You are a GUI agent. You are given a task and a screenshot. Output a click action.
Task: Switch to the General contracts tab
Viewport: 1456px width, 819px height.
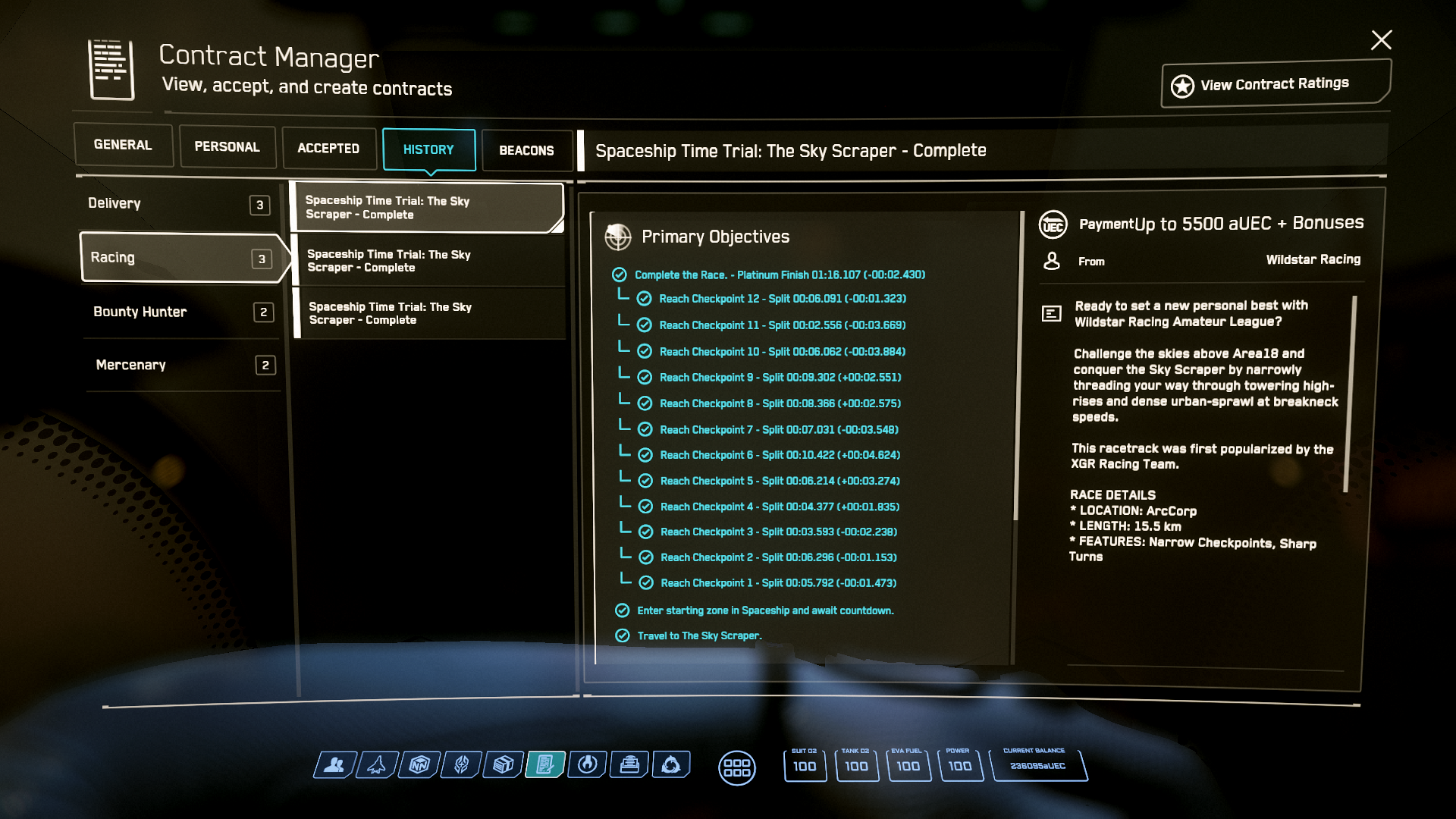click(x=123, y=145)
